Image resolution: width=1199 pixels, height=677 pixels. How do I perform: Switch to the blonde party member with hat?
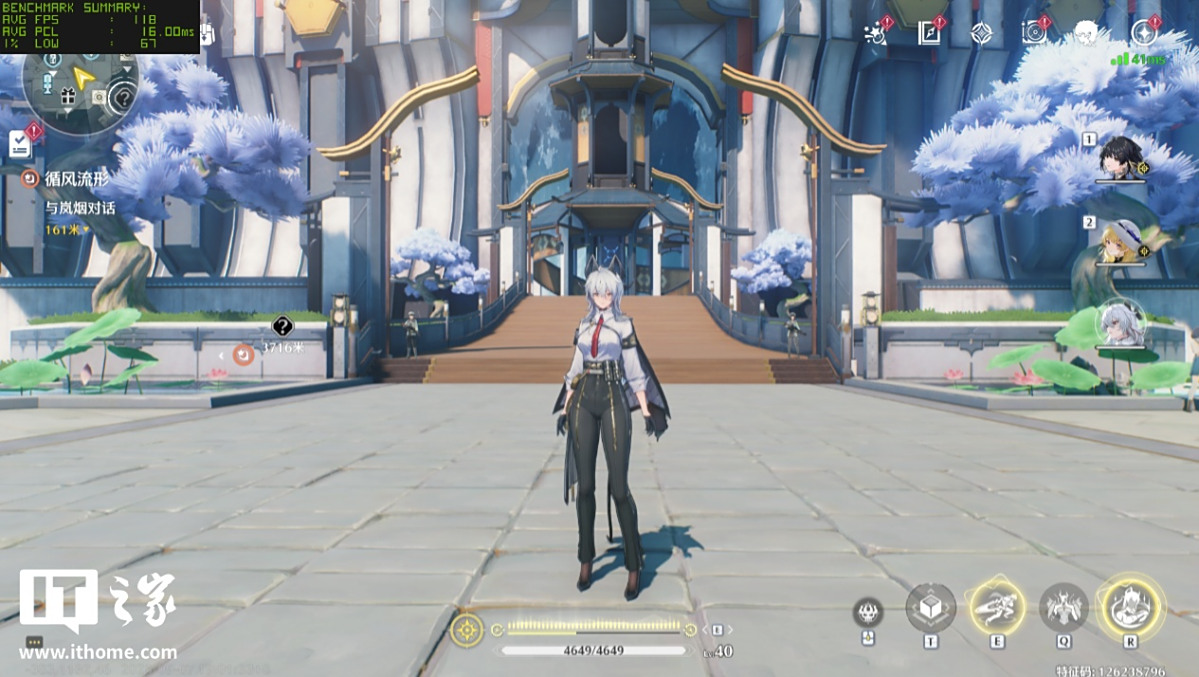pyautogui.click(x=1121, y=241)
